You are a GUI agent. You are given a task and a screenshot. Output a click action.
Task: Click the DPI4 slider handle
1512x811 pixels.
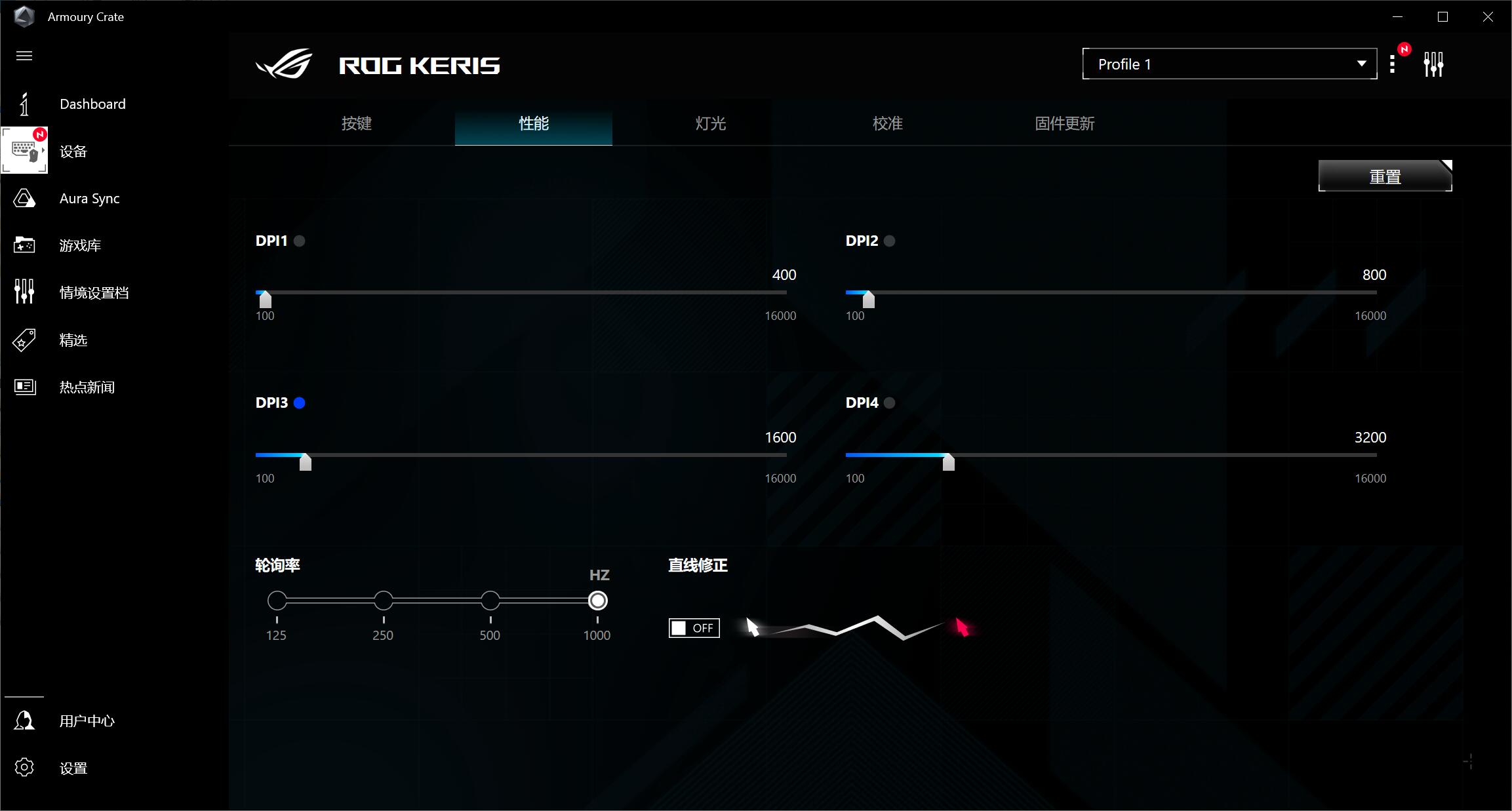948,462
